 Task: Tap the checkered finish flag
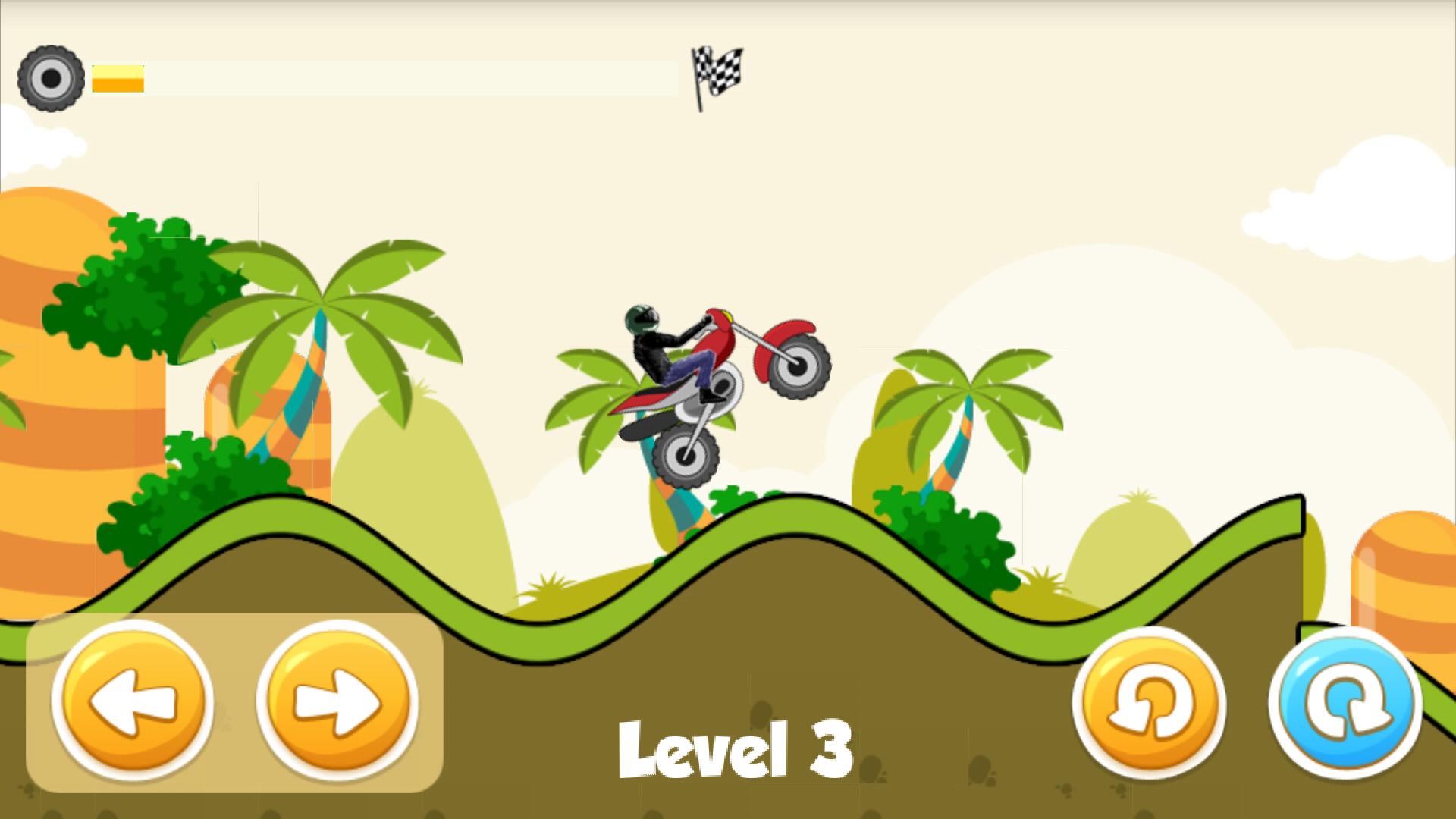click(x=717, y=72)
